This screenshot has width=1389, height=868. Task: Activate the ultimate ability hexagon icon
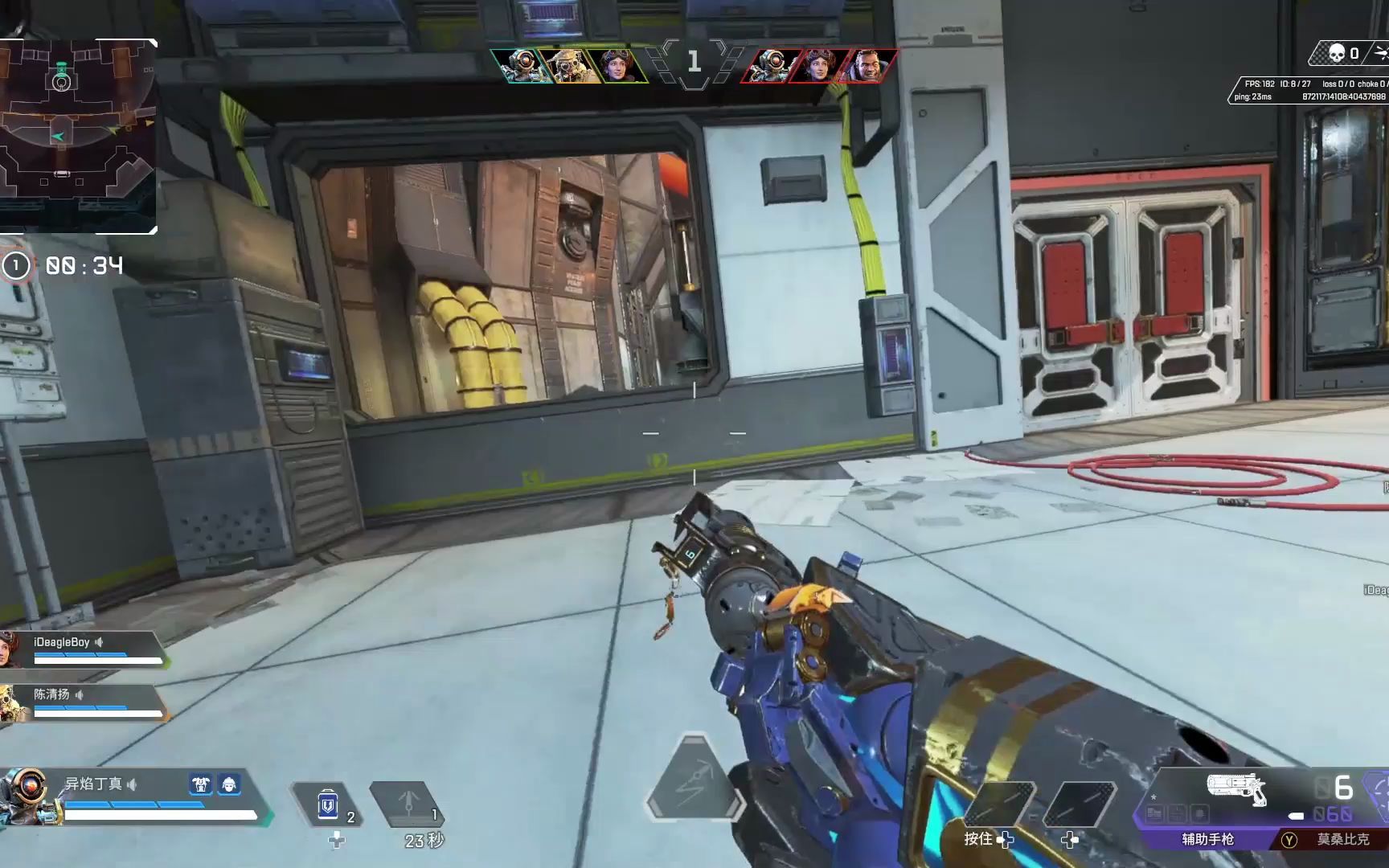[694, 778]
